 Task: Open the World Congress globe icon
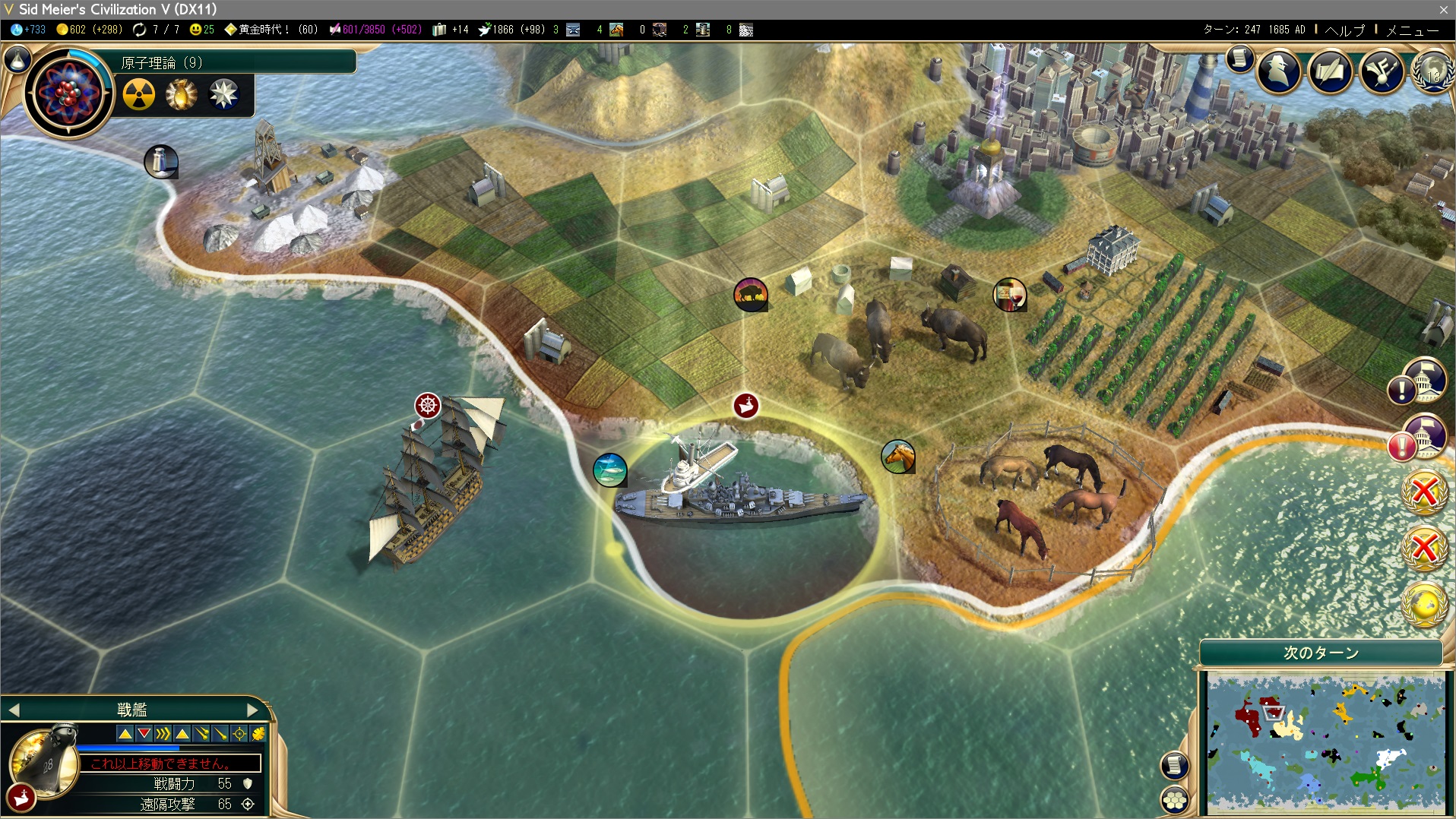click(x=1432, y=71)
